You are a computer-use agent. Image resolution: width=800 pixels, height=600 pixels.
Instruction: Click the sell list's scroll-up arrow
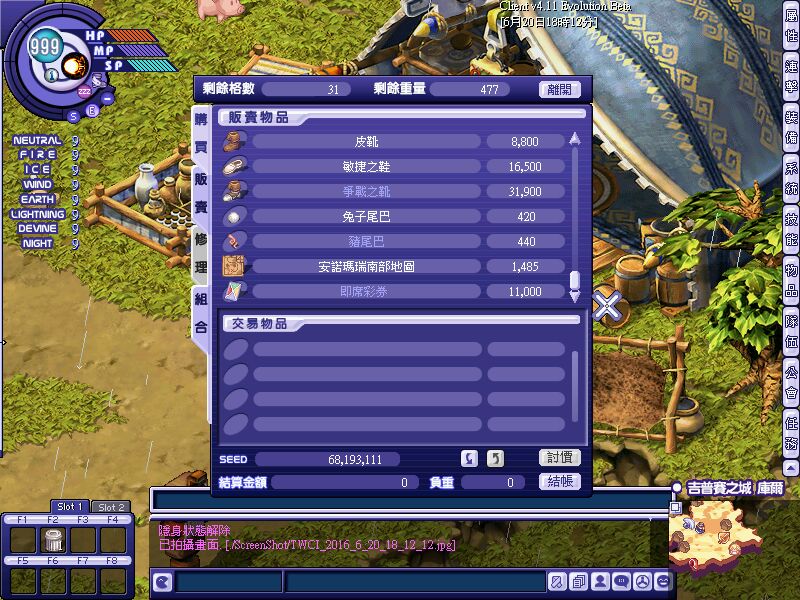(575, 140)
